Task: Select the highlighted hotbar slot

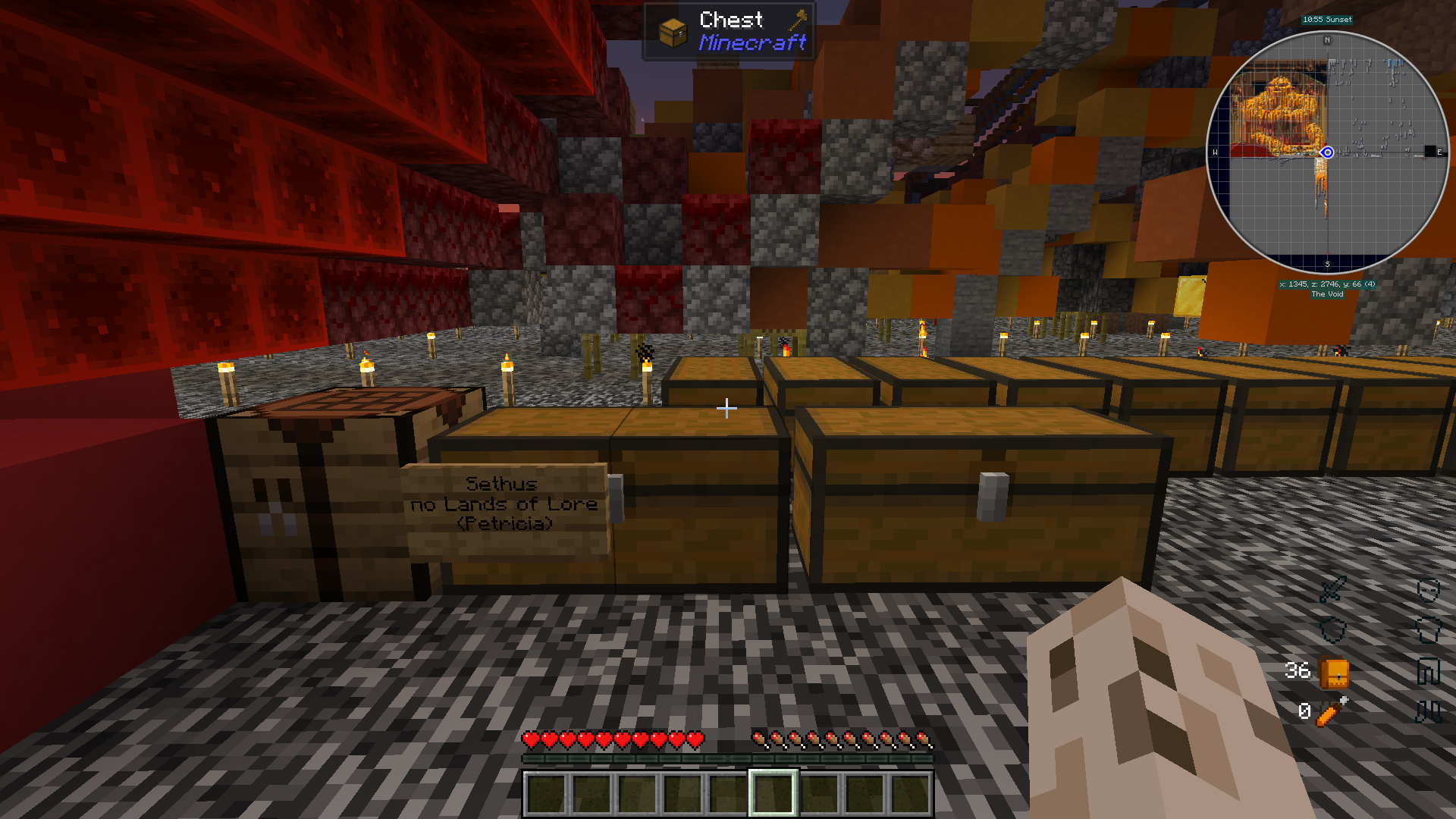Action: click(773, 793)
